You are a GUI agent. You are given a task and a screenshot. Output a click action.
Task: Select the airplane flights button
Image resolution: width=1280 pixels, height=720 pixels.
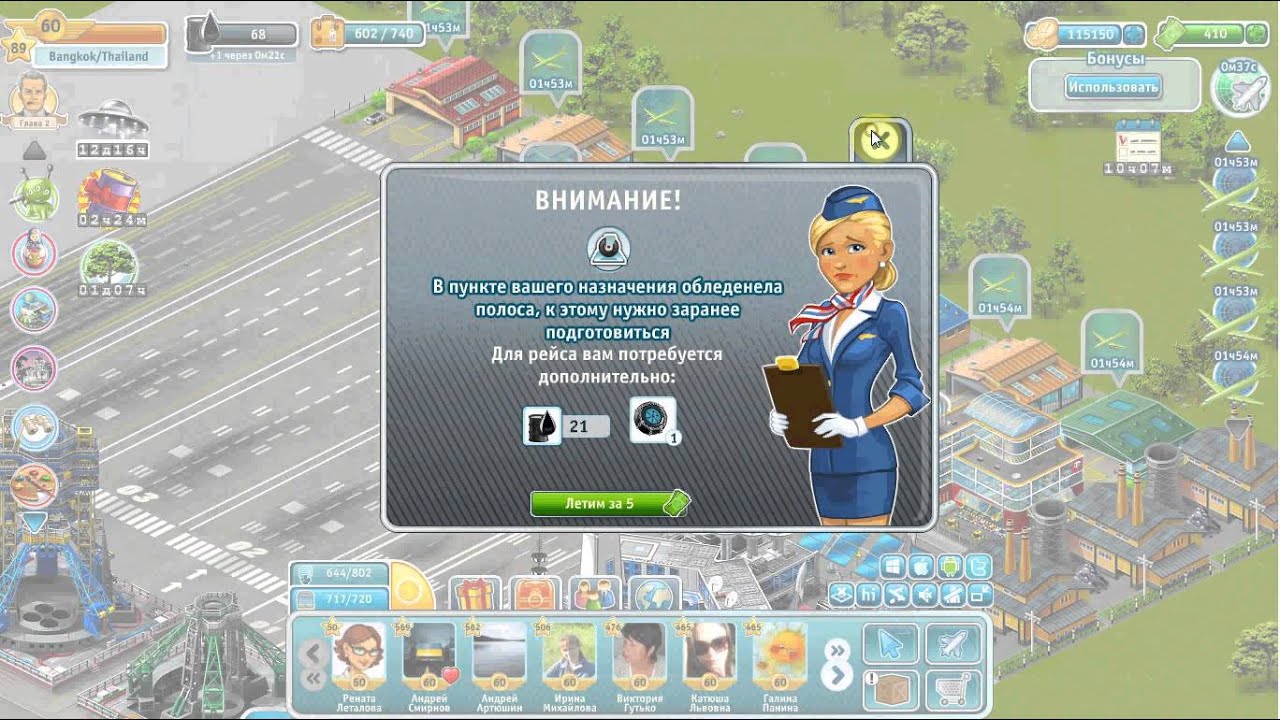click(x=951, y=644)
